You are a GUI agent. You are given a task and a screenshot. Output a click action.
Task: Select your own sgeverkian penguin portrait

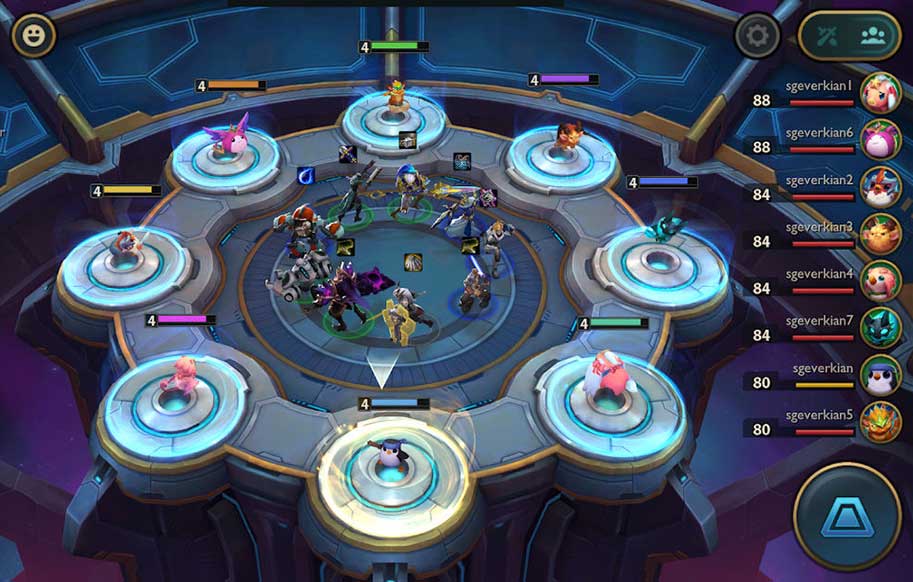coord(880,375)
